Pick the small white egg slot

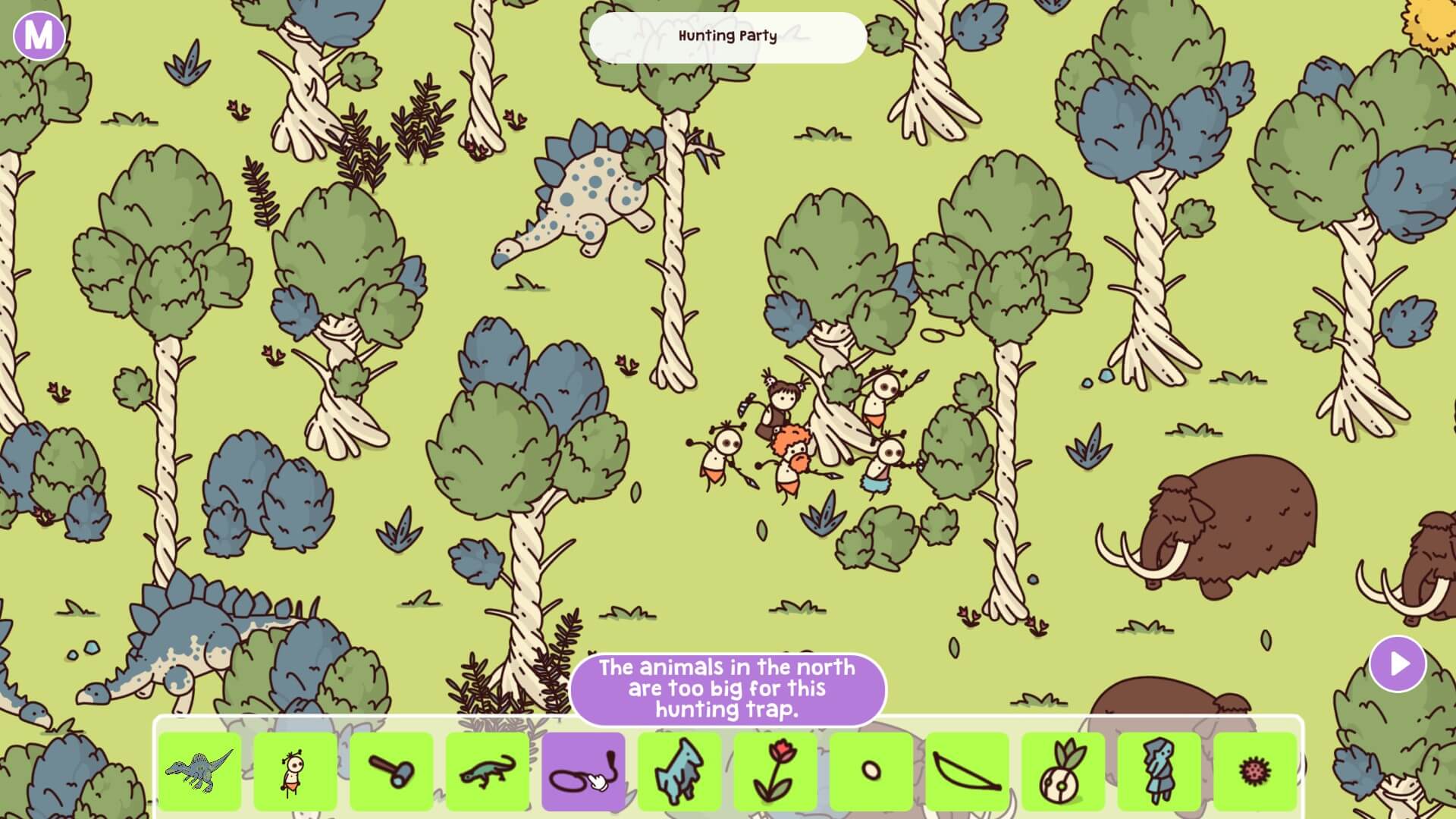pos(871,771)
